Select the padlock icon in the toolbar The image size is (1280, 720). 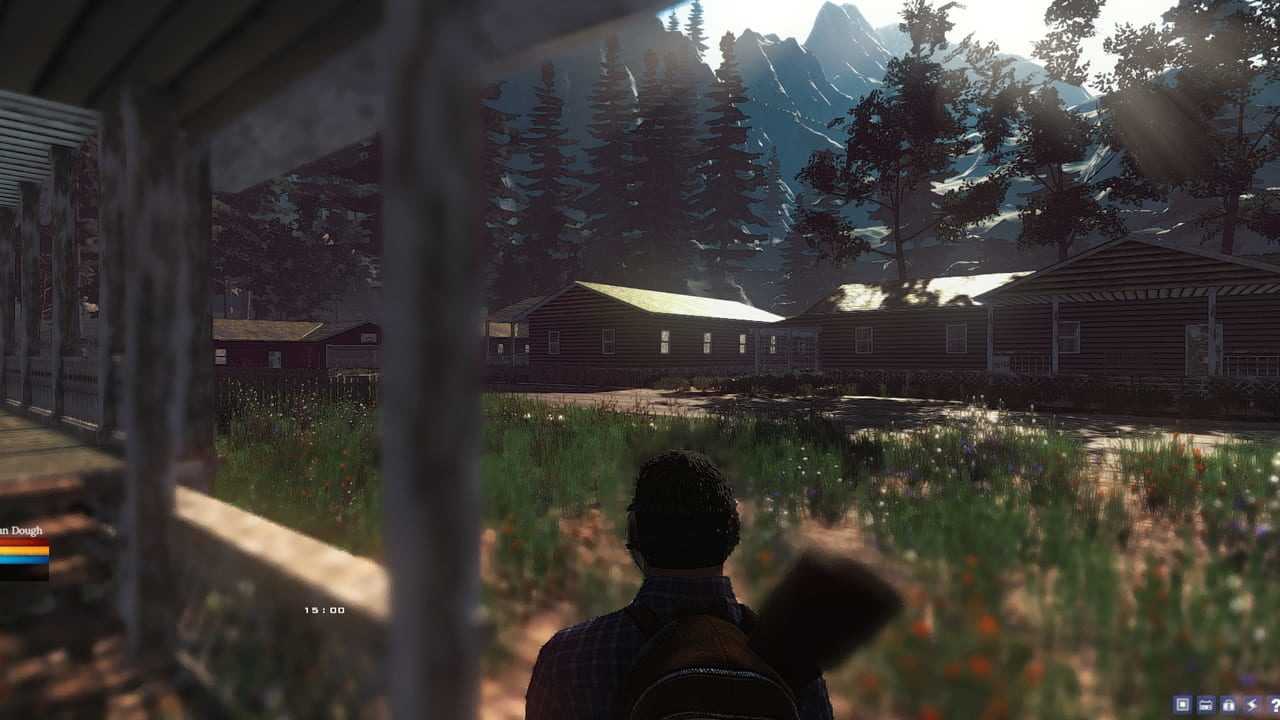pyautogui.click(x=1229, y=705)
